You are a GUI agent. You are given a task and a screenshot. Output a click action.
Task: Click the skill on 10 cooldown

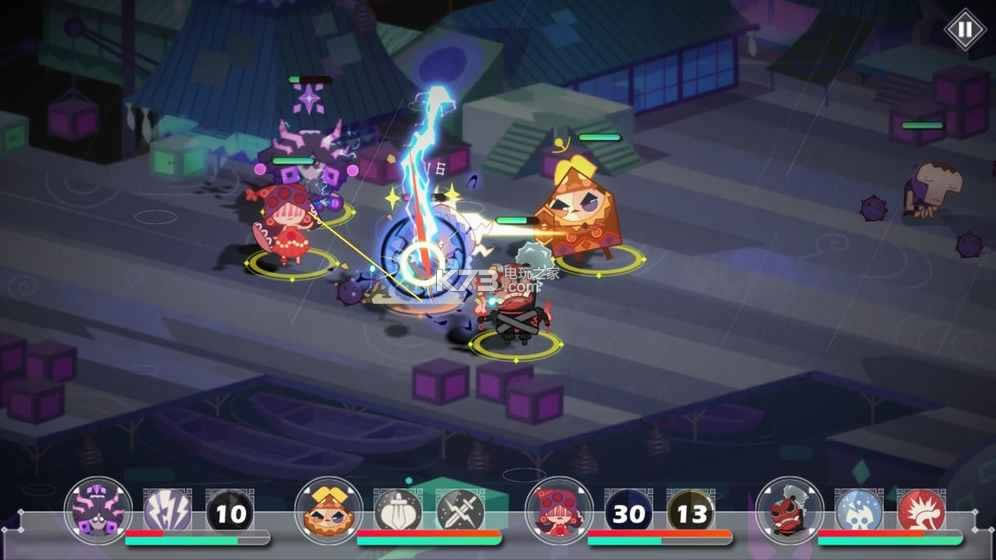230,513
